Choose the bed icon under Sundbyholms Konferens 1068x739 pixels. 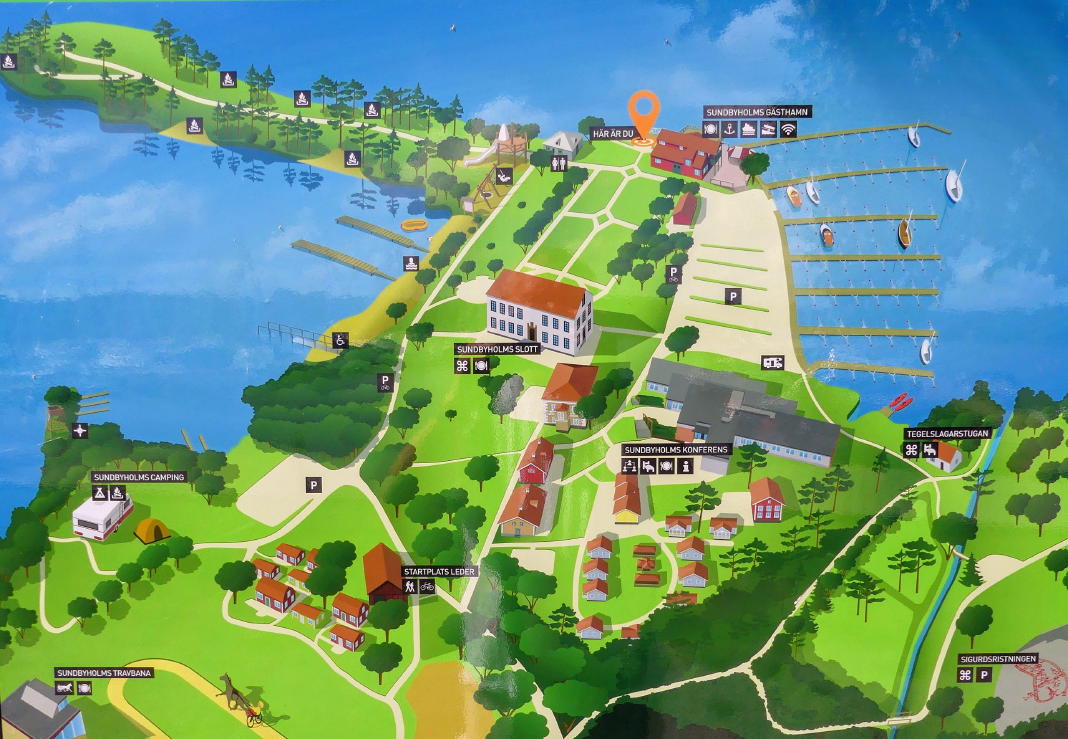647,466
